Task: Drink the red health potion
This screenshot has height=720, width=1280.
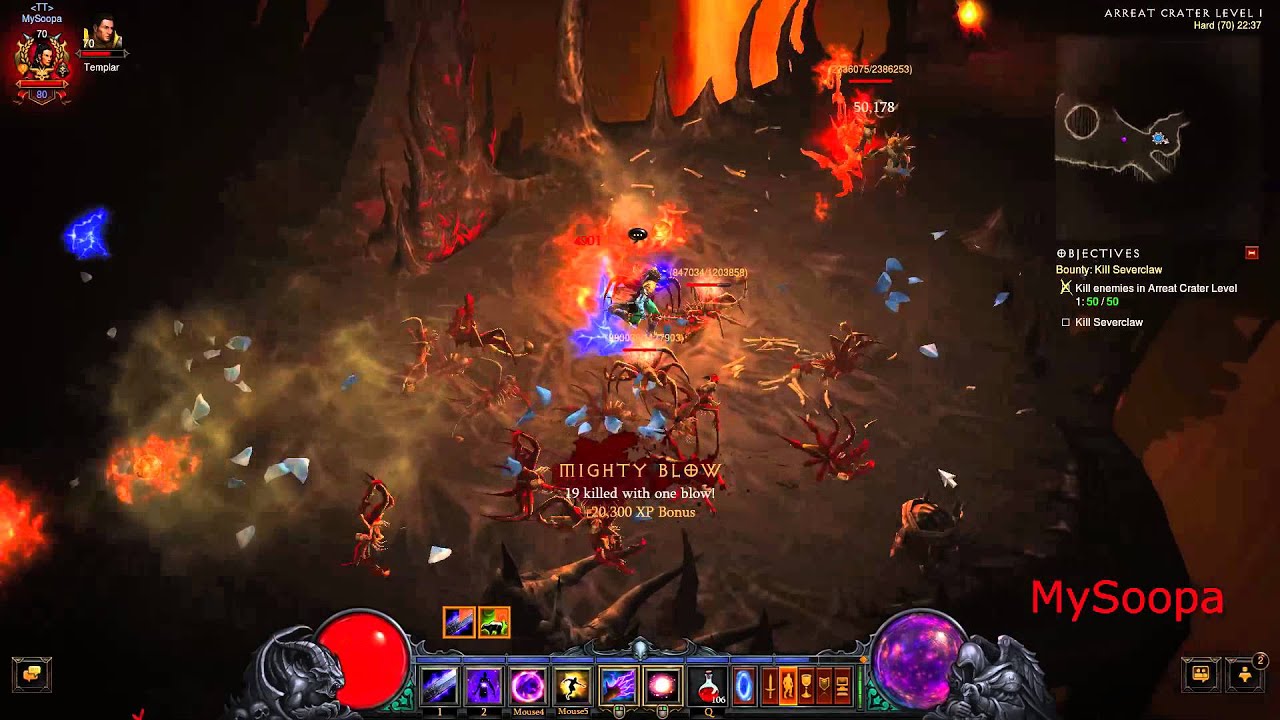Action: click(x=708, y=687)
